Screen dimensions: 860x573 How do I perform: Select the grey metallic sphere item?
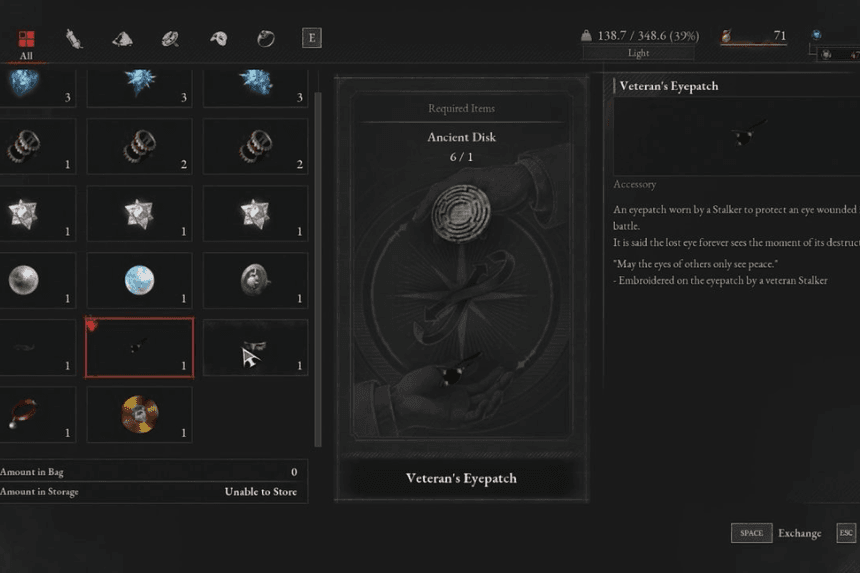pos(24,280)
